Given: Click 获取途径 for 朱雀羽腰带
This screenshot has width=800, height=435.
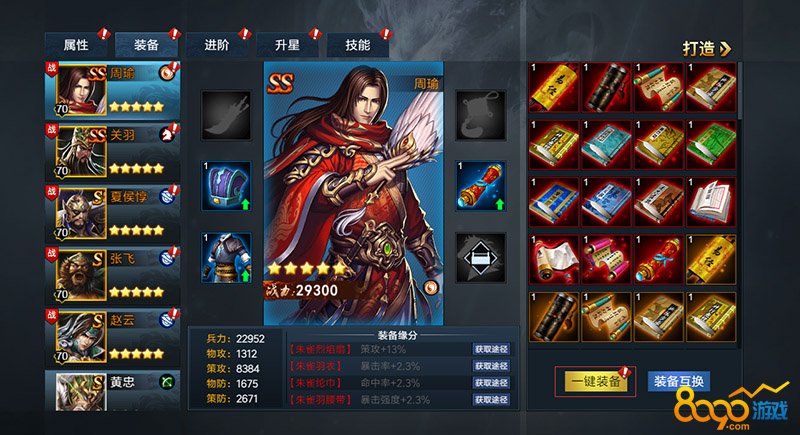Looking at the screenshot, I should (x=493, y=399).
